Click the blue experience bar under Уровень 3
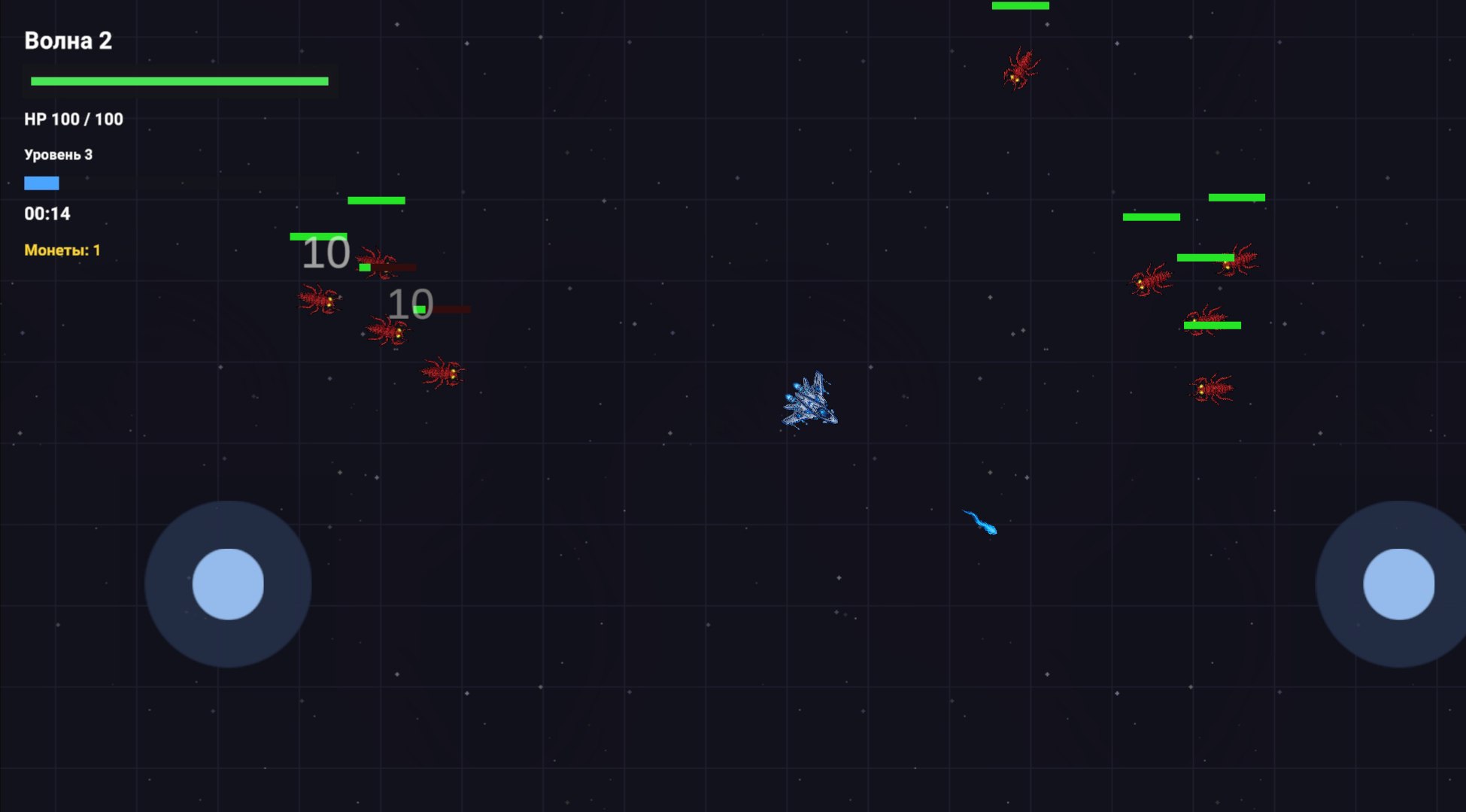This screenshot has height=812, width=1466. click(x=41, y=182)
